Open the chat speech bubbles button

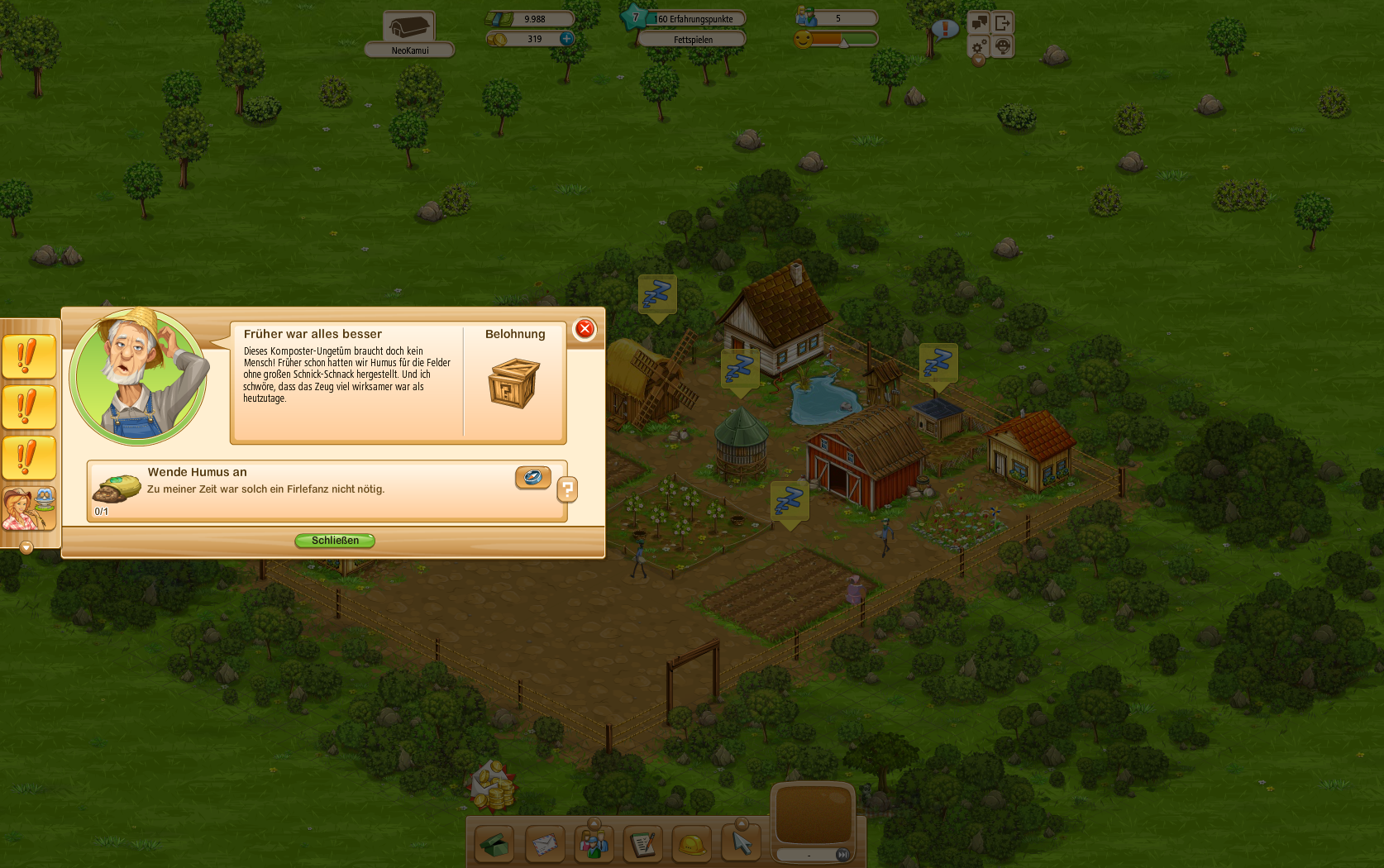coord(979,22)
